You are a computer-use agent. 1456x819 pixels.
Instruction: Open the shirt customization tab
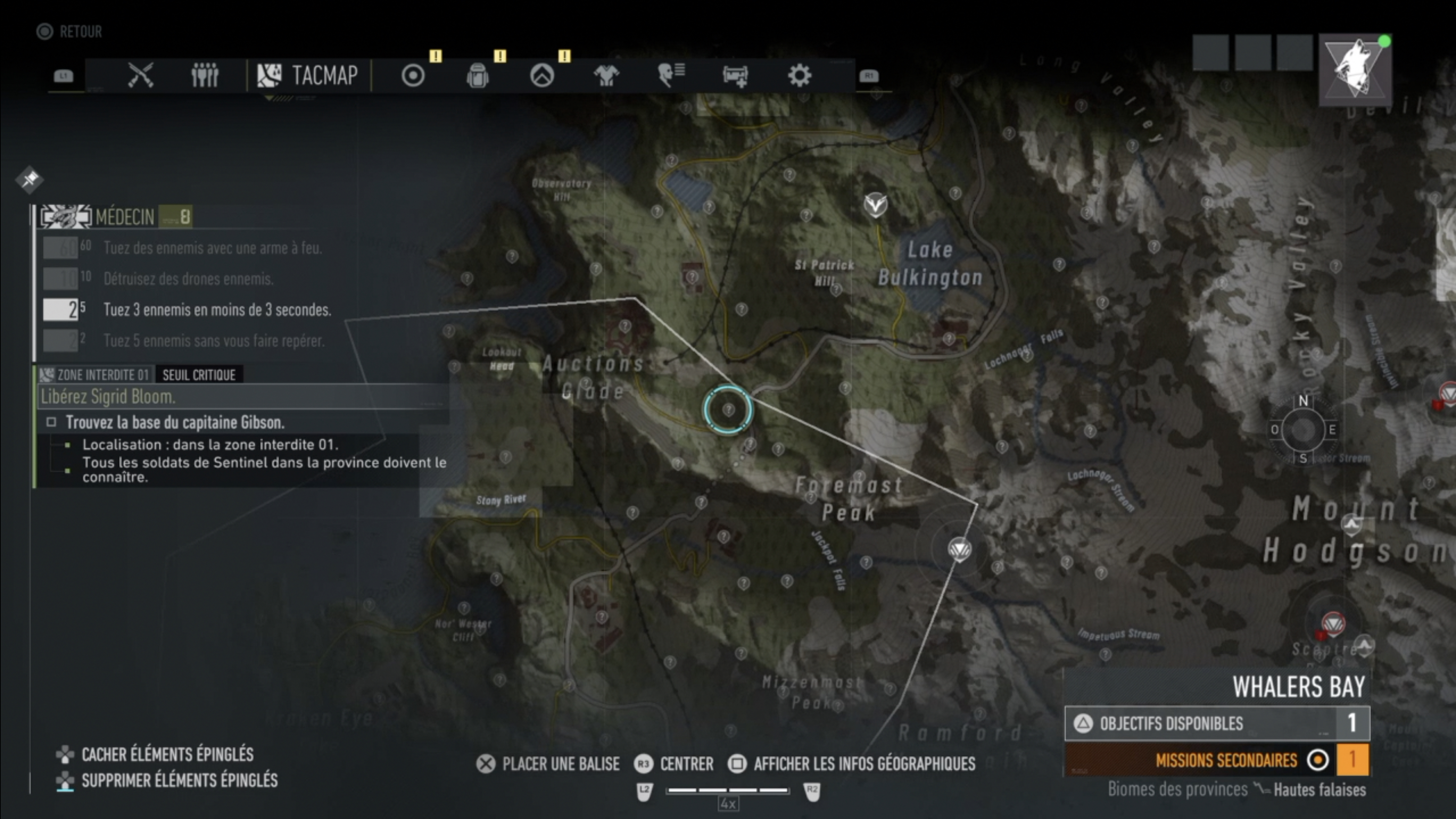pos(606,75)
